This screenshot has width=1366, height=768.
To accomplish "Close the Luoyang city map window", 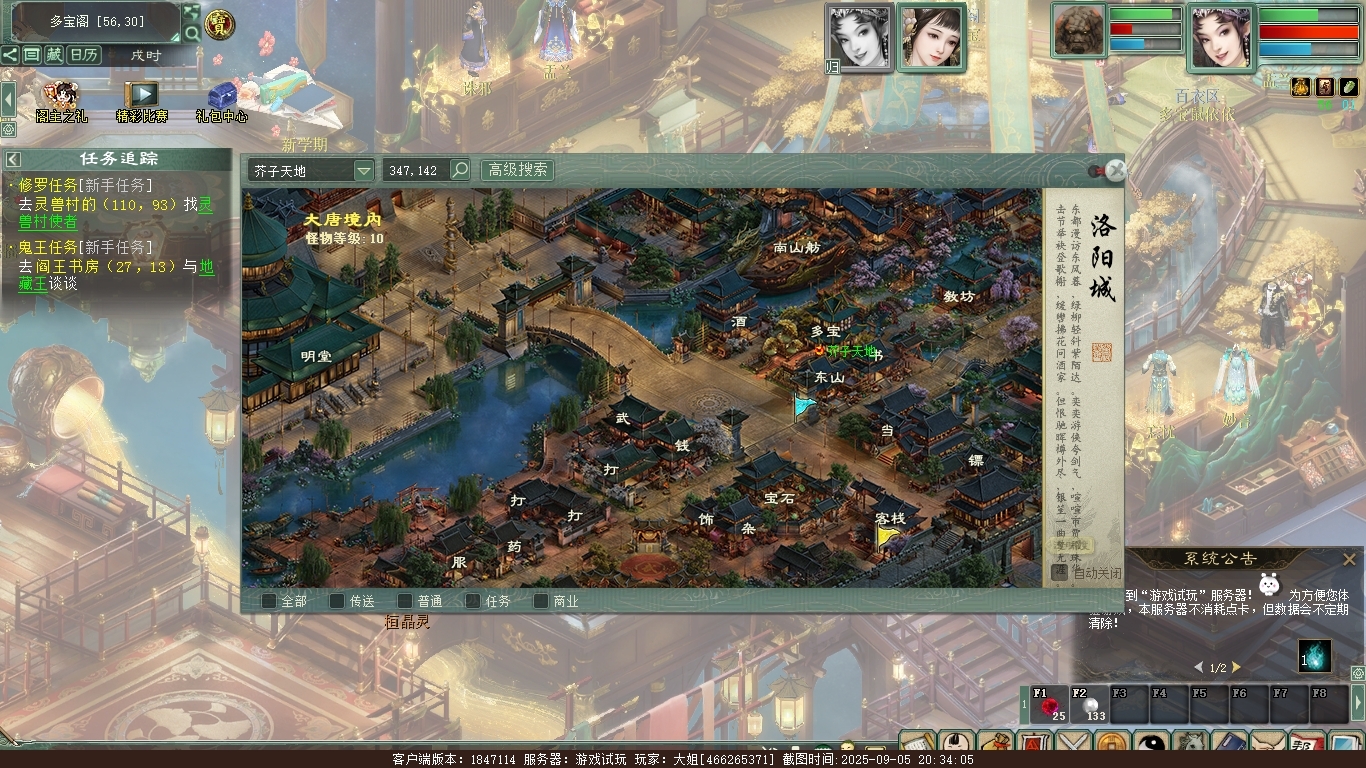I will tap(1116, 170).
